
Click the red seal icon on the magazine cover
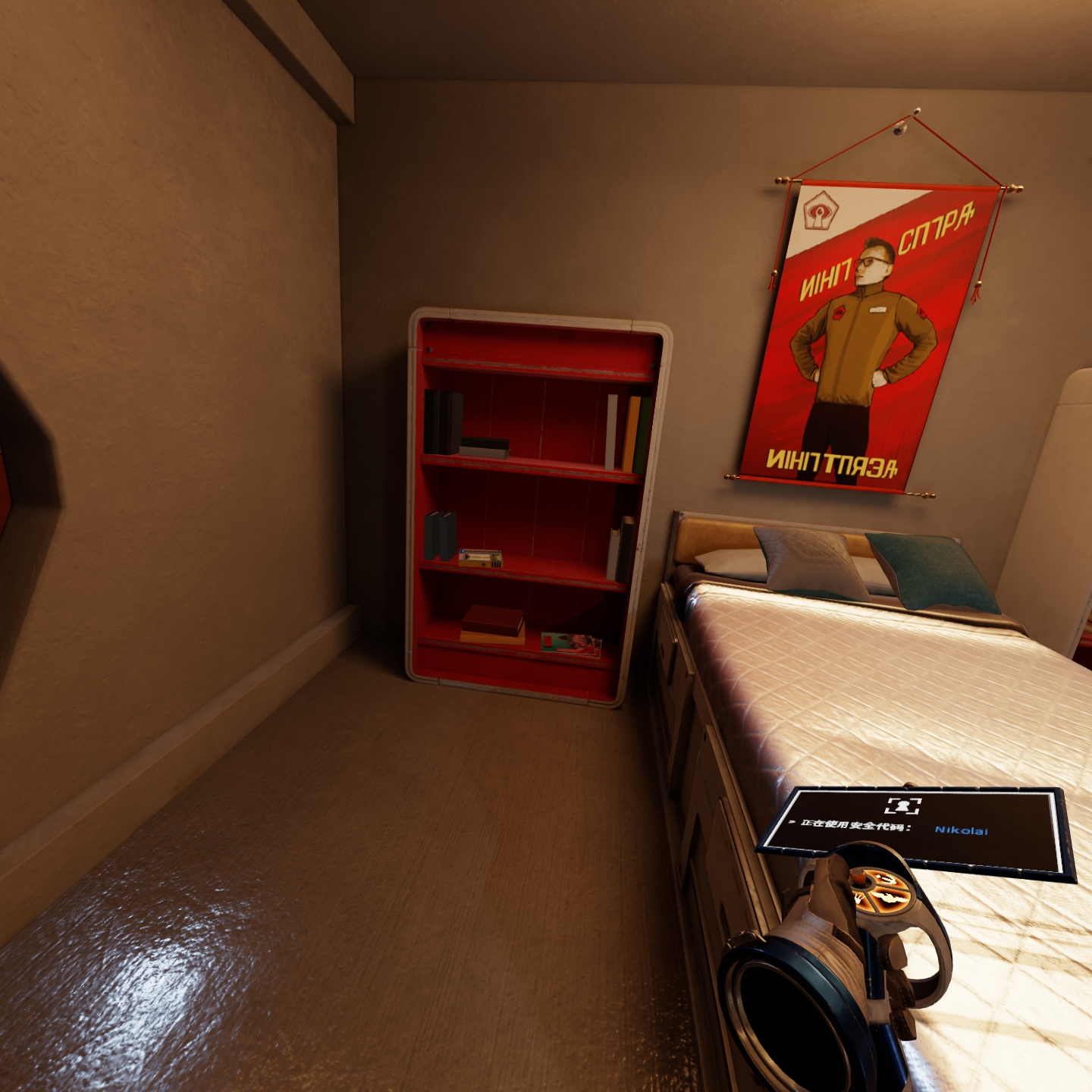point(549,639)
